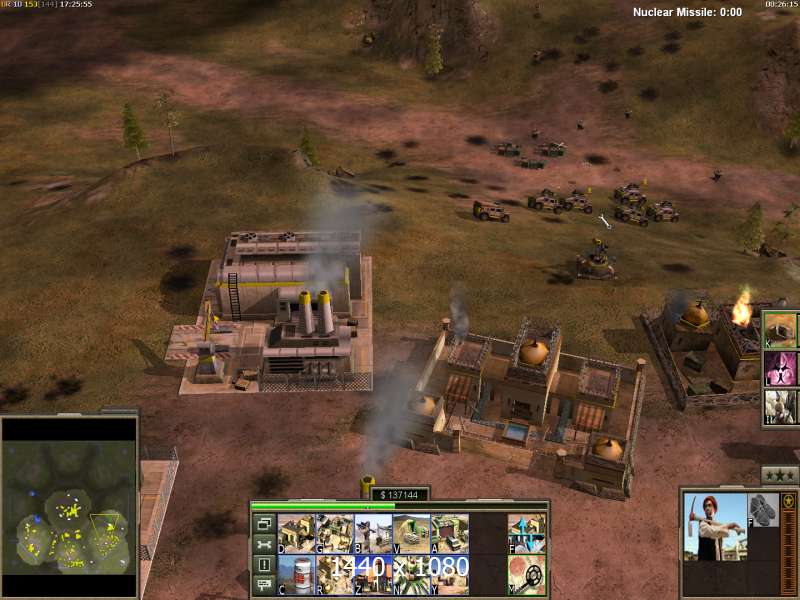Viewport: 800px width, 600px height.
Task: Open the minimap radar view
Action: point(68,509)
